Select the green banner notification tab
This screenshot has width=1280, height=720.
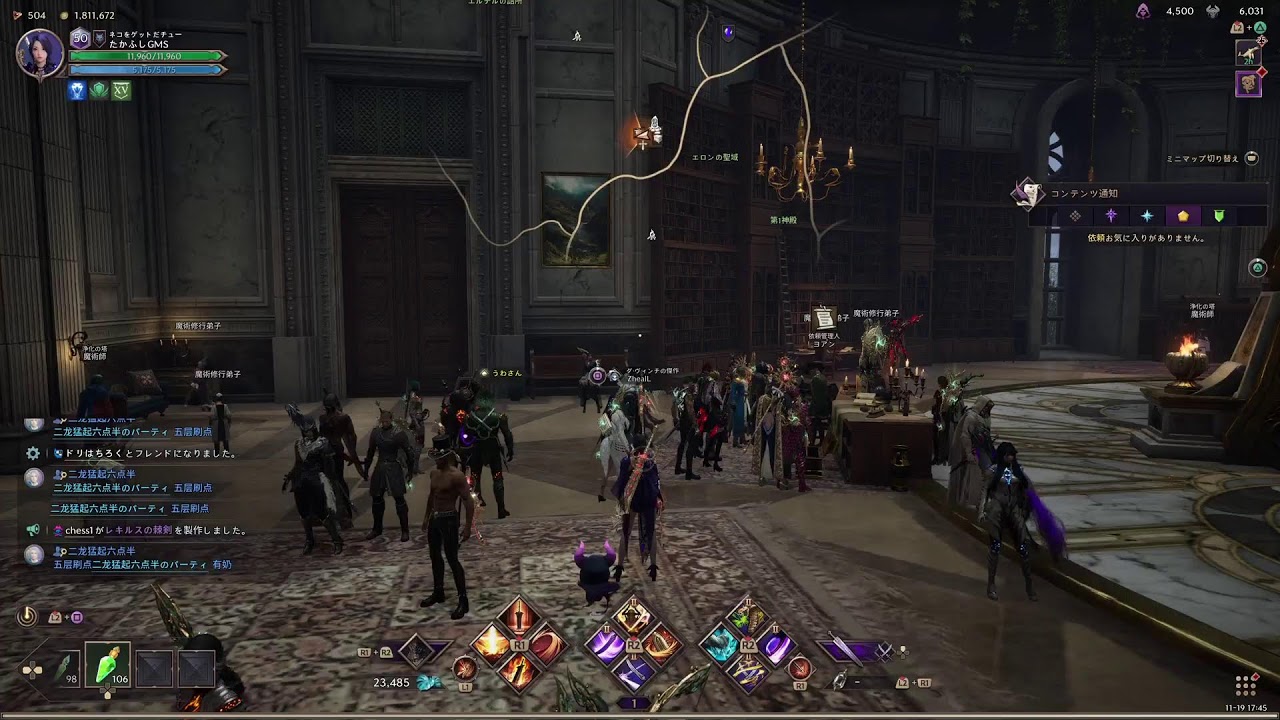click(1219, 216)
